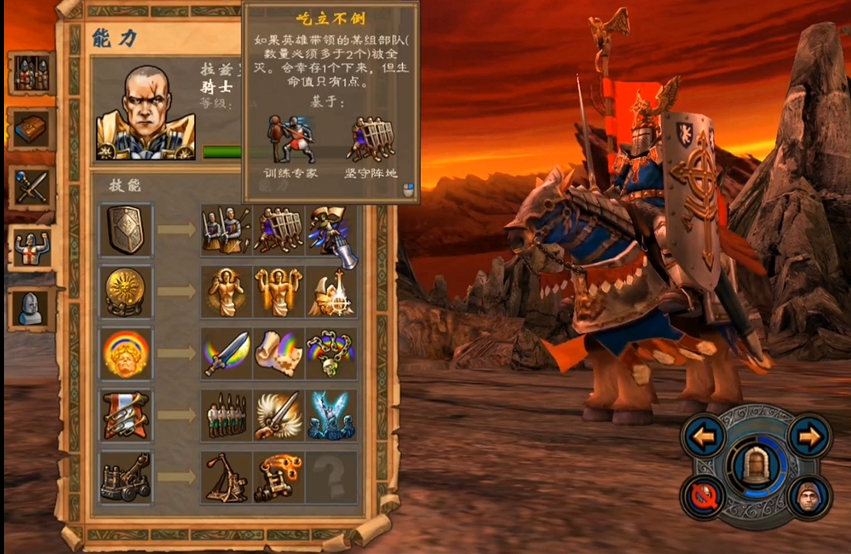Screen dimensions: 851x554
Task: Go to next hero with right arrow
Action: (x=809, y=436)
